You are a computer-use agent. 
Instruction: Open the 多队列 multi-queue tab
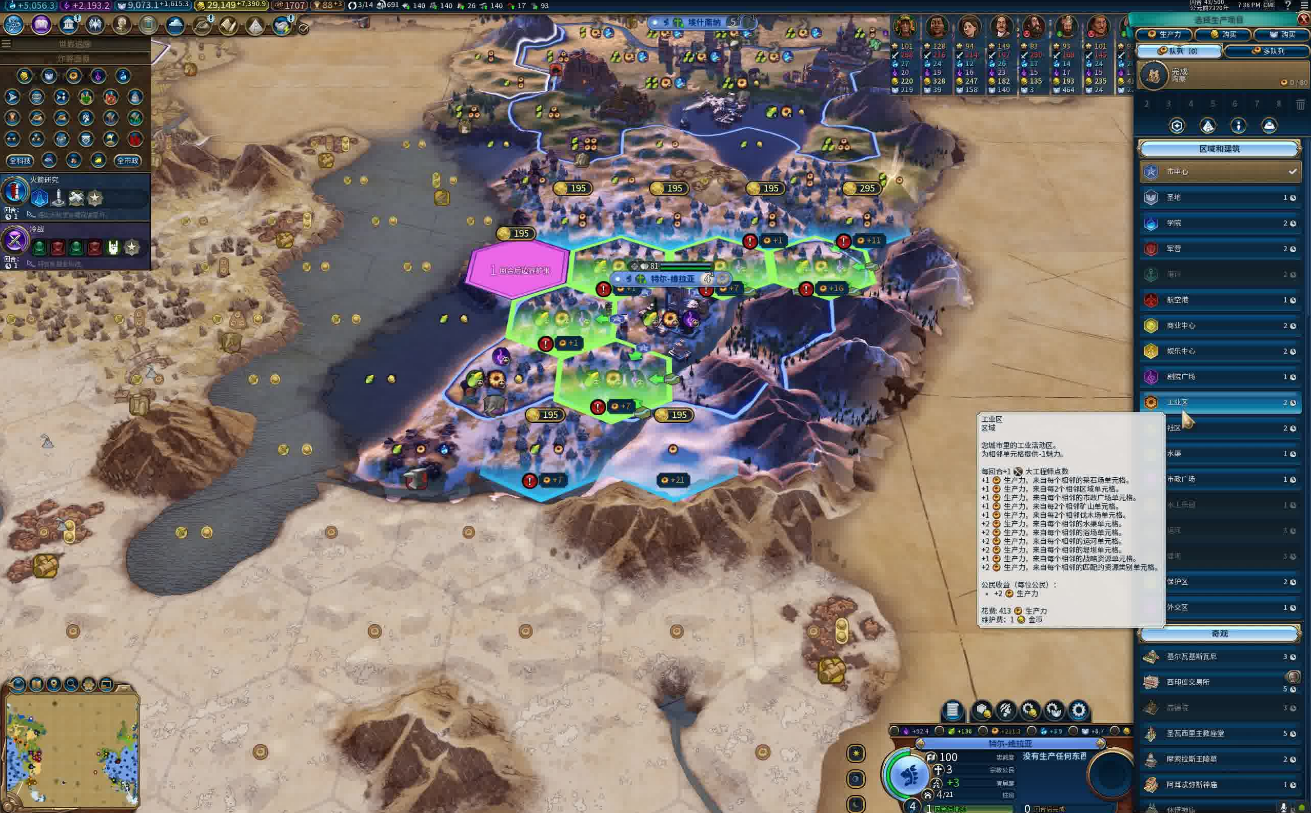[1265, 51]
